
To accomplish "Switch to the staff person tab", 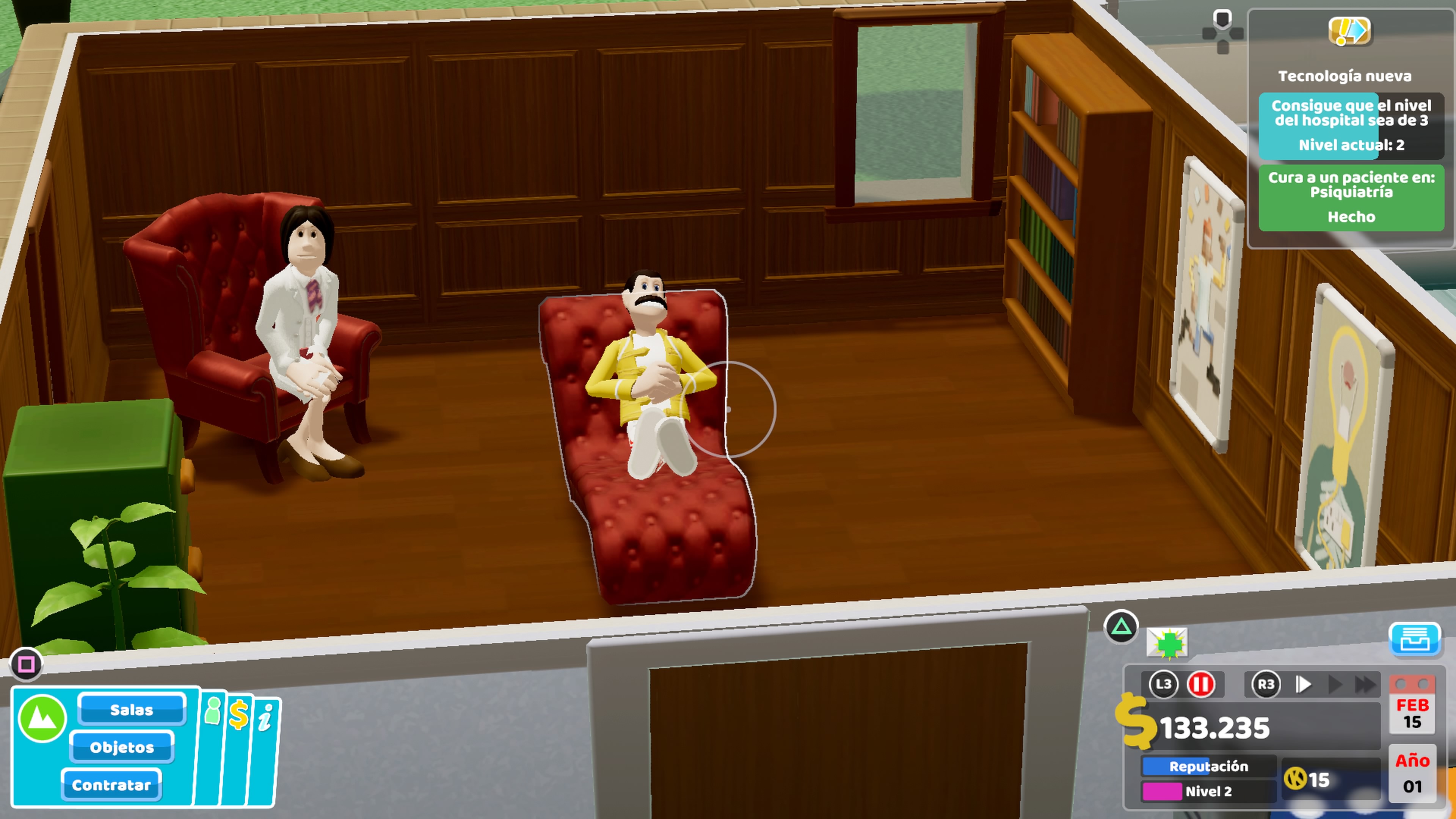I will click(213, 712).
